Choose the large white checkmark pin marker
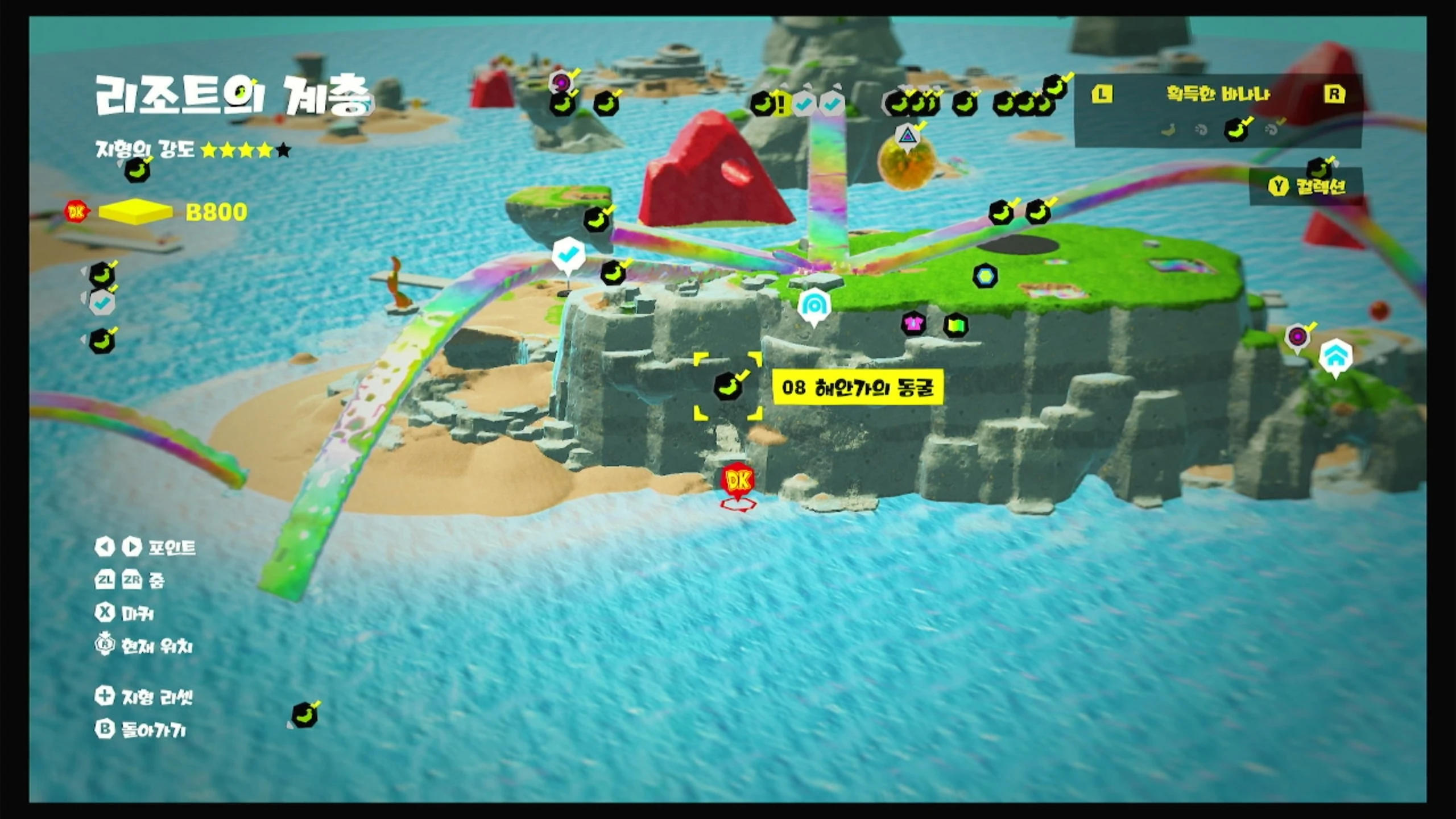Viewport: 1456px width, 819px height. click(x=568, y=255)
